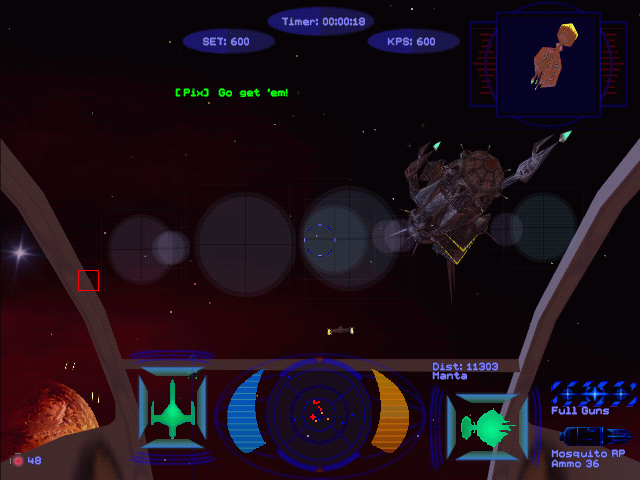Select the Full Guns weapon indicator
Image resolution: width=640 pixels, height=480 pixels.
[x=594, y=393]
